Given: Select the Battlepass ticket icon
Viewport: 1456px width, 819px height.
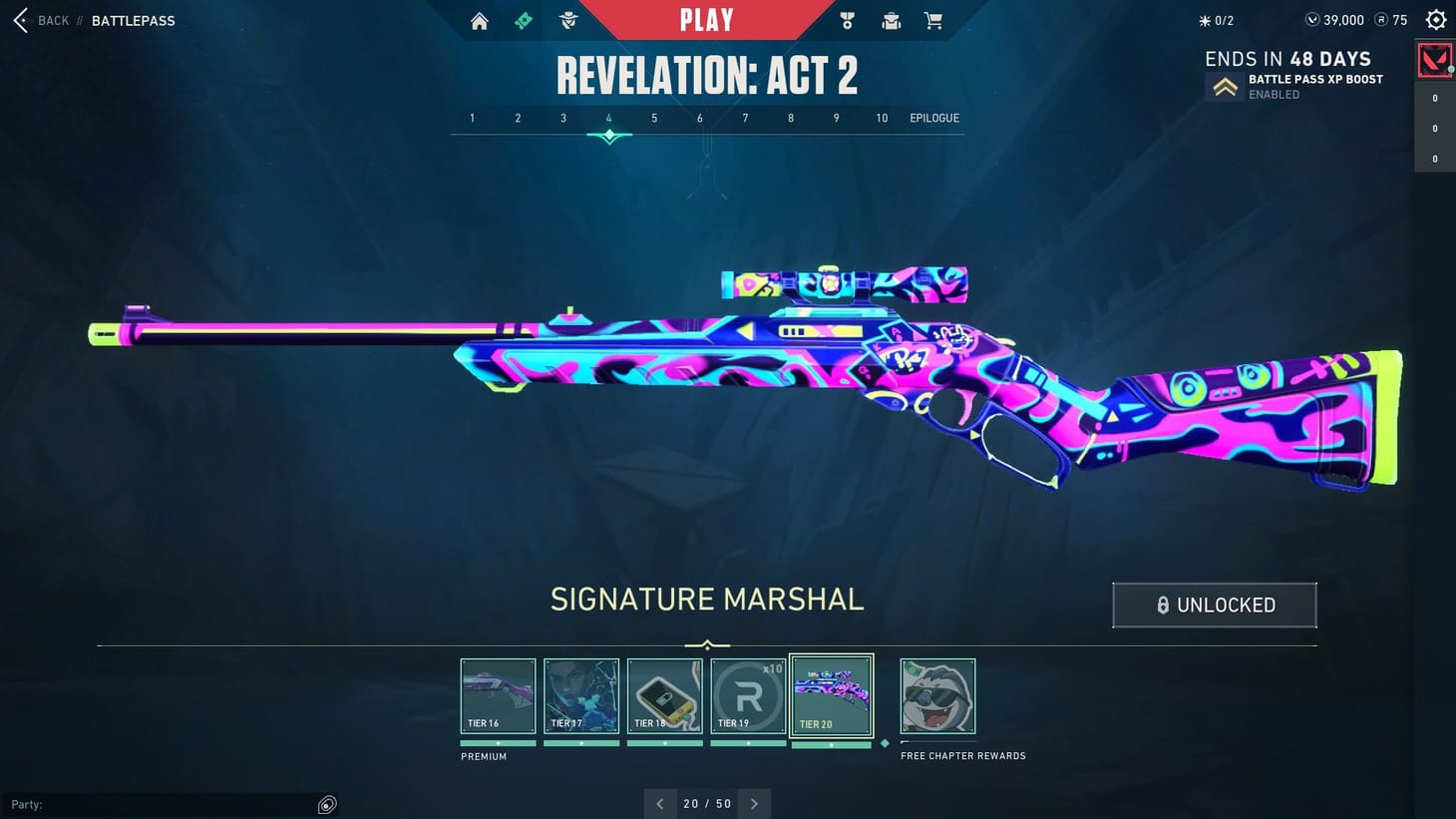Looking at the screenshot, I should coord(523,20).
